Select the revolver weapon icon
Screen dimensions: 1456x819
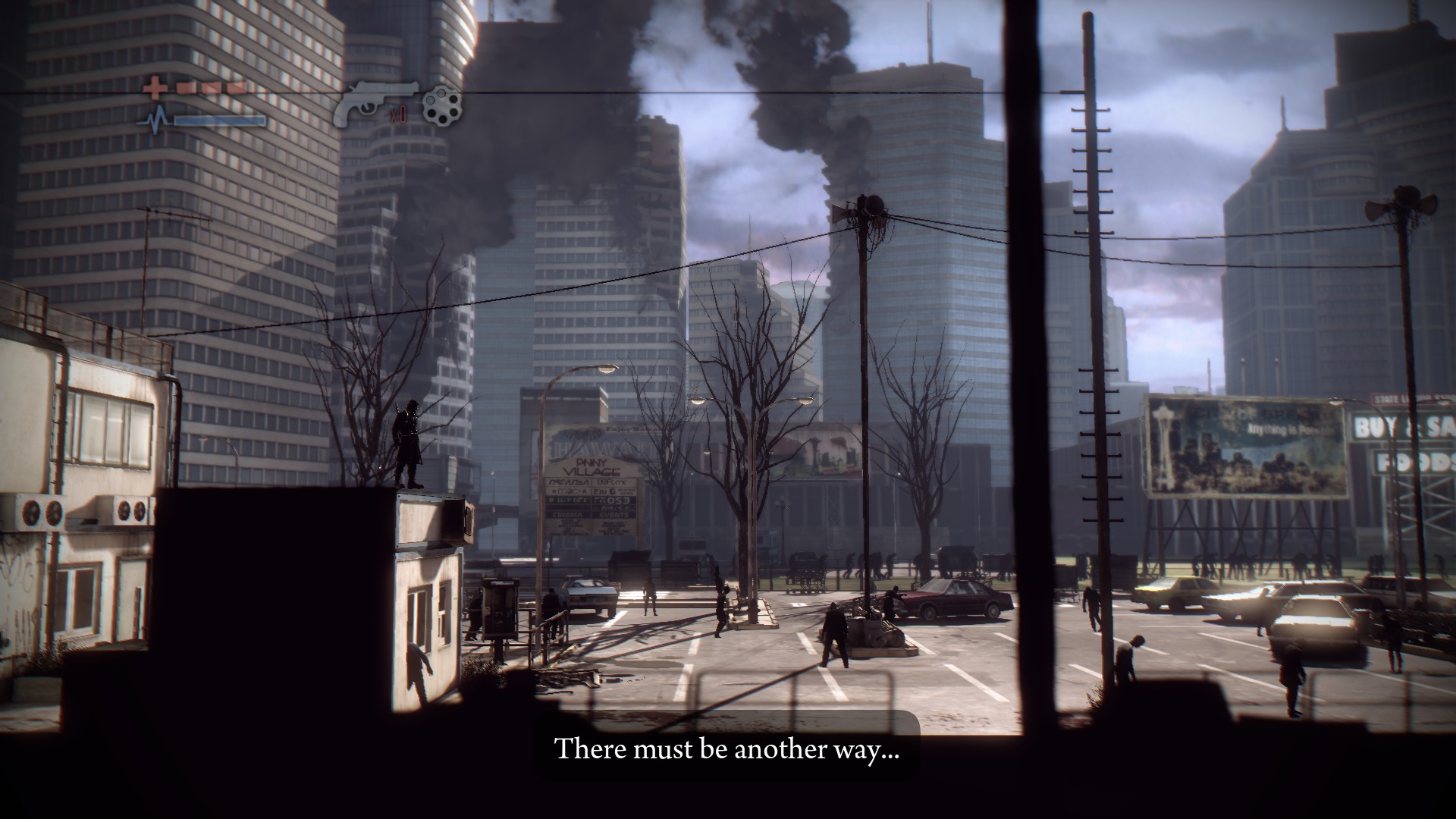(x=374, y=101)
